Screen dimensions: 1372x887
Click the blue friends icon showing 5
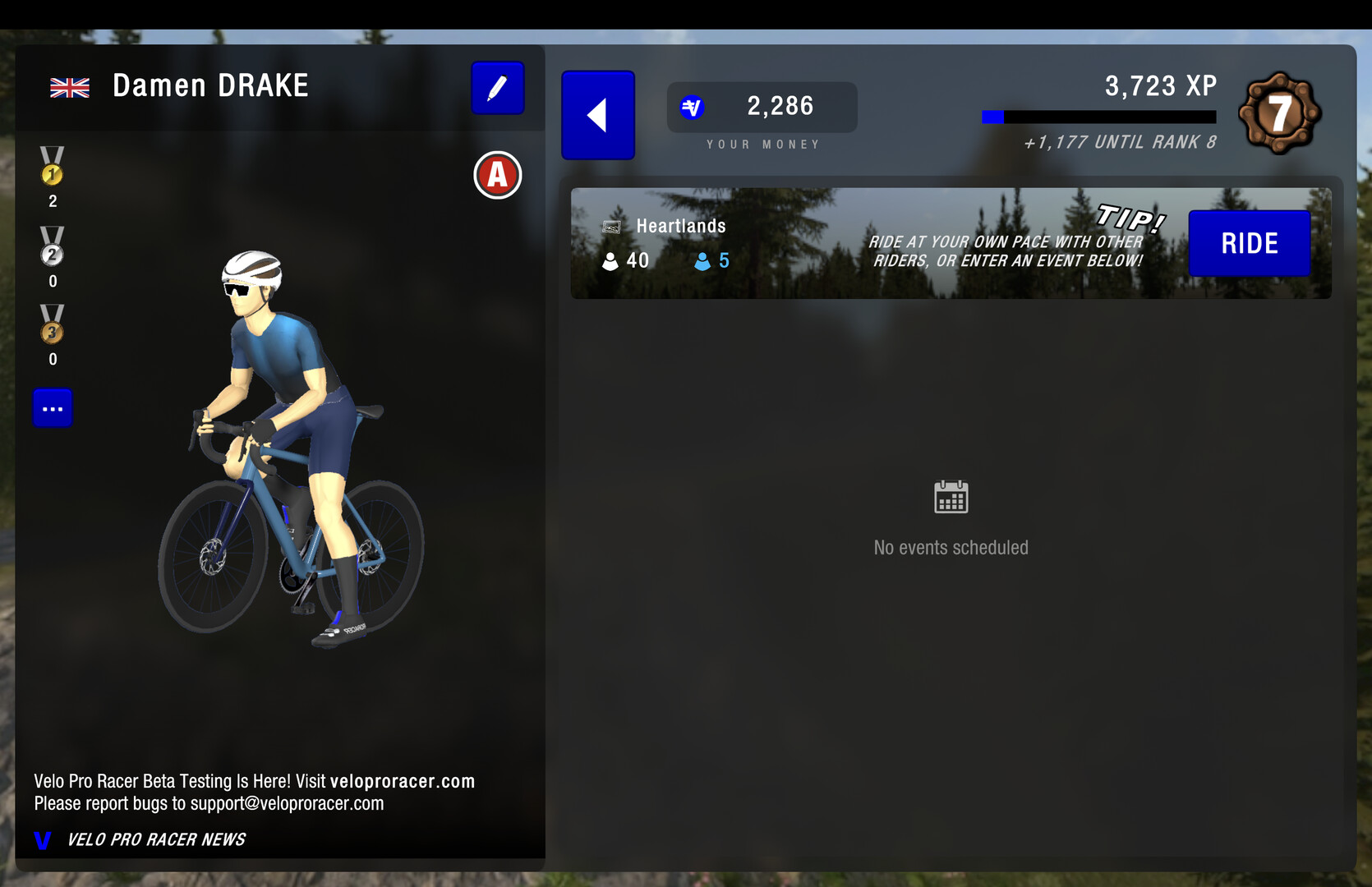[x=702, y=260]
